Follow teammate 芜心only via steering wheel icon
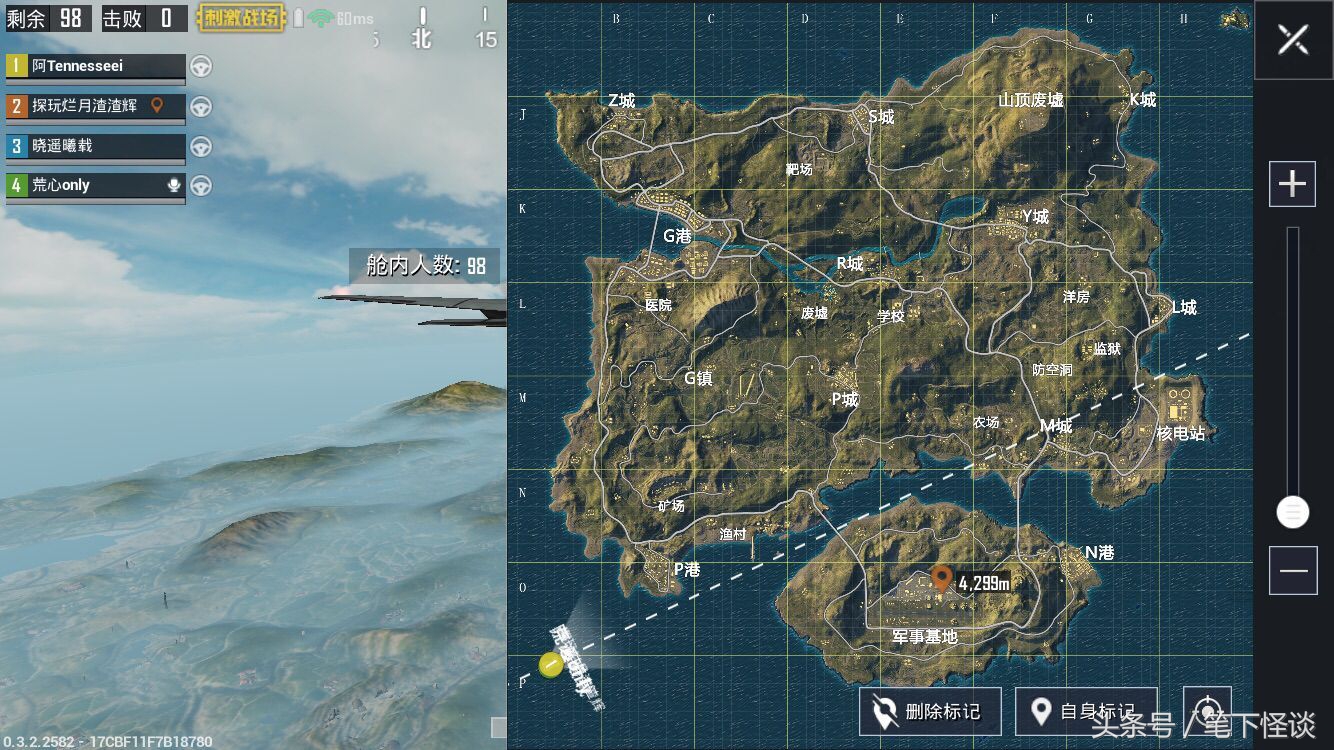 (201, 186)
